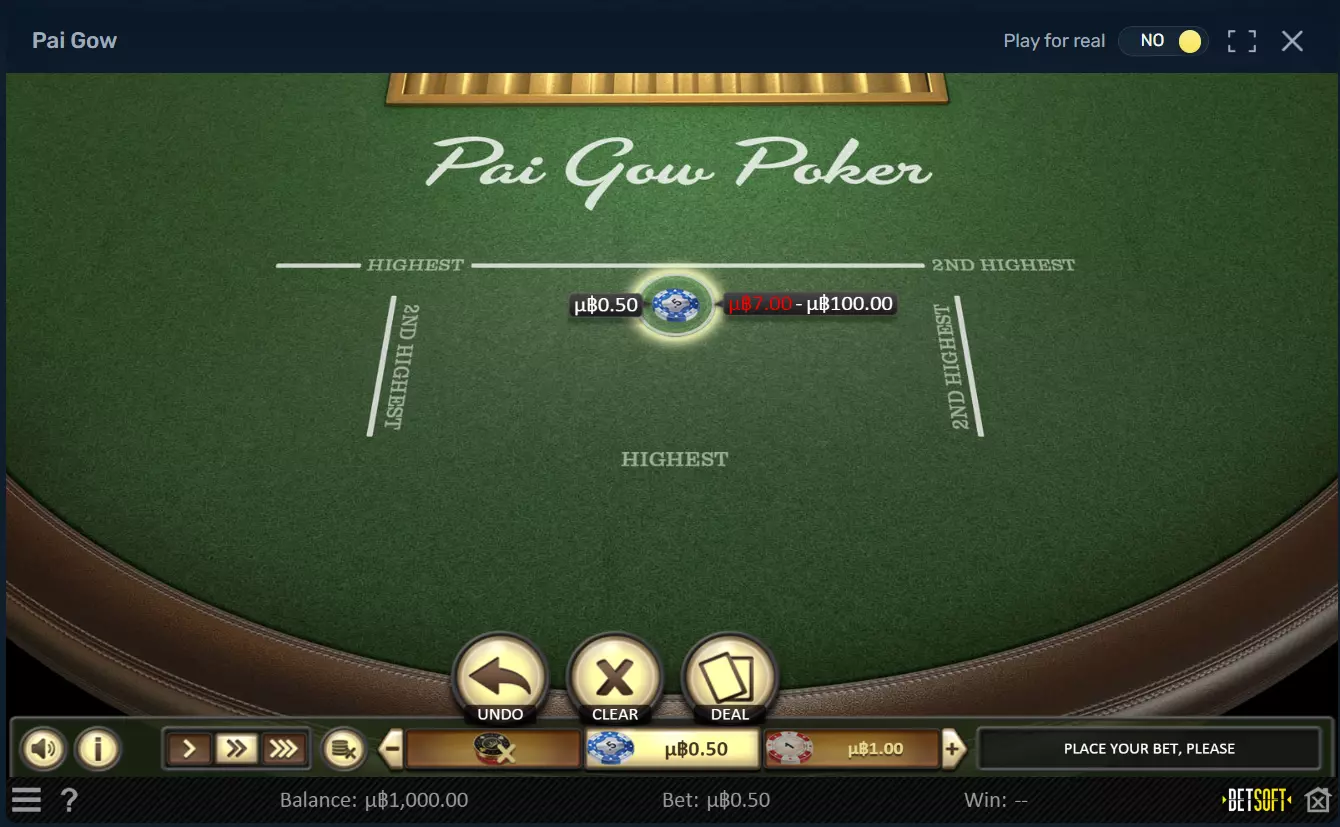Click the placed chip on the betting spot
Viewport: 1340px width, 827px height.
point(675,305)
